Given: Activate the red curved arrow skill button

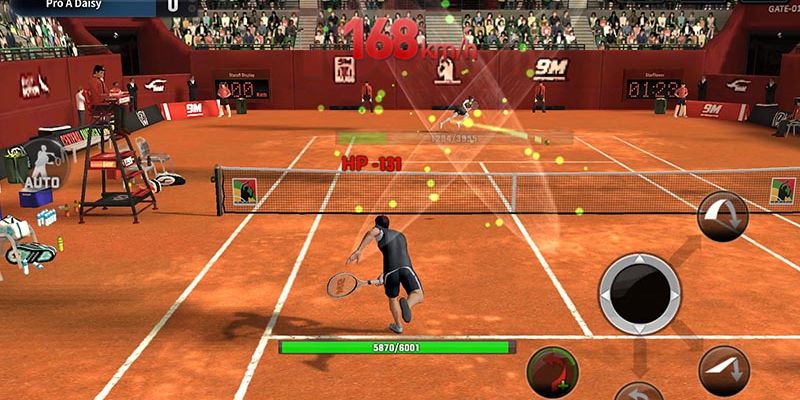Looking at the screenshot, I should click(551, 371).
